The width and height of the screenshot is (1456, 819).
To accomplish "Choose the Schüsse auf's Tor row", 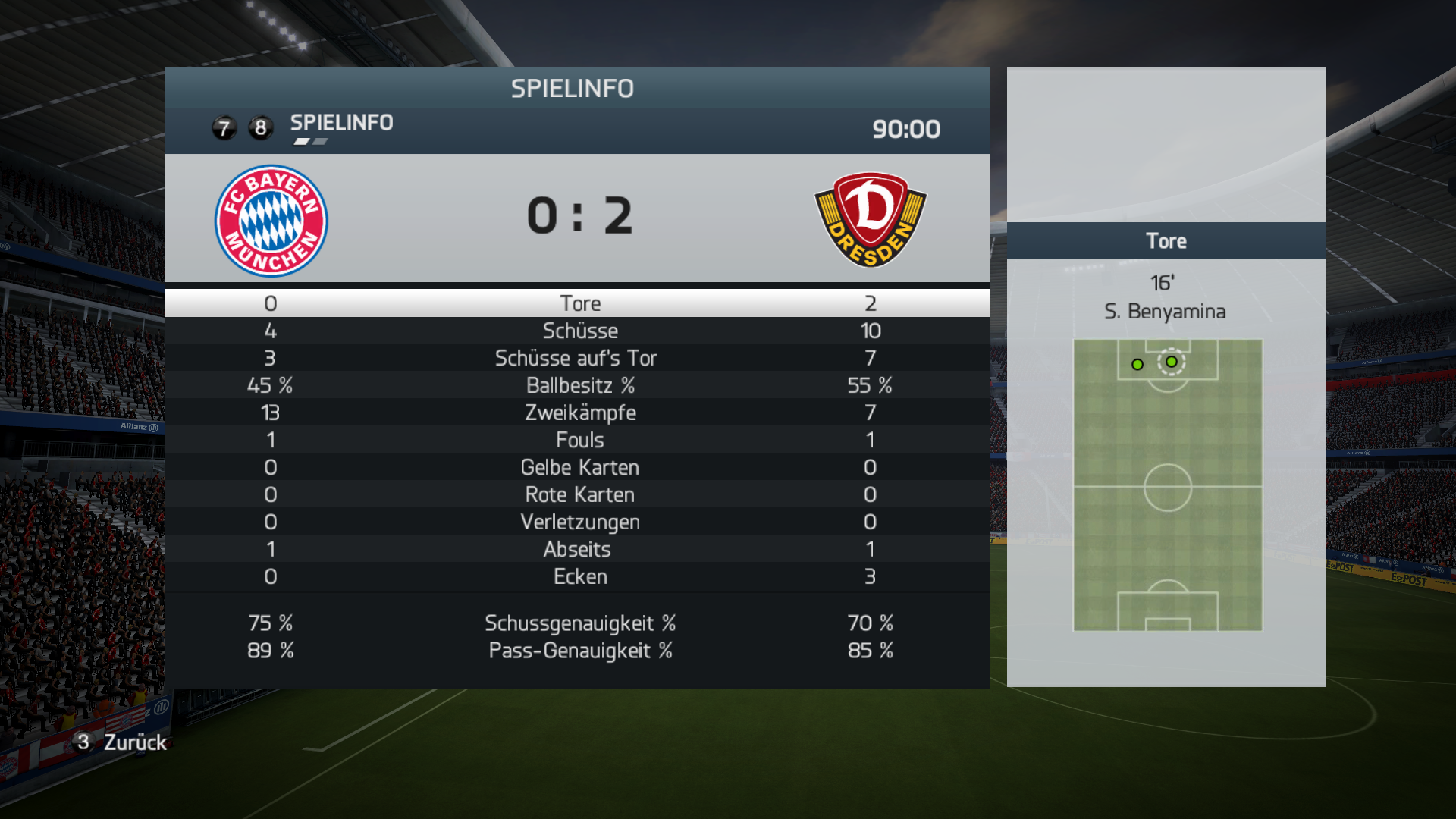I will pos(578,358).
